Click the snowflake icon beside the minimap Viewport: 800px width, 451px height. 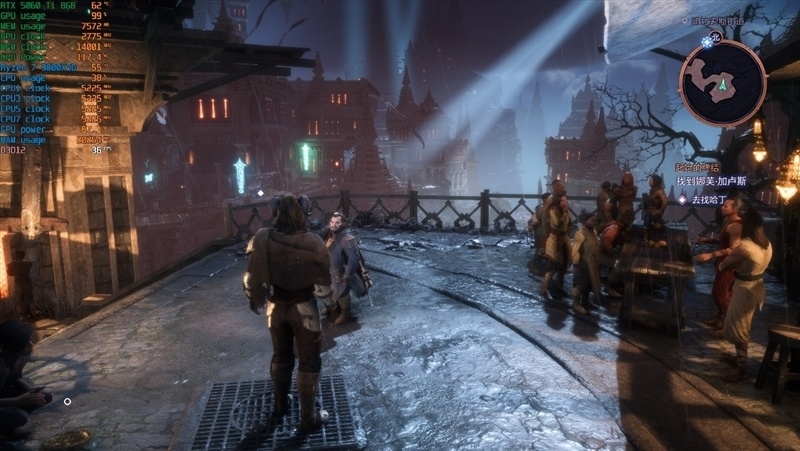(708, 41)
